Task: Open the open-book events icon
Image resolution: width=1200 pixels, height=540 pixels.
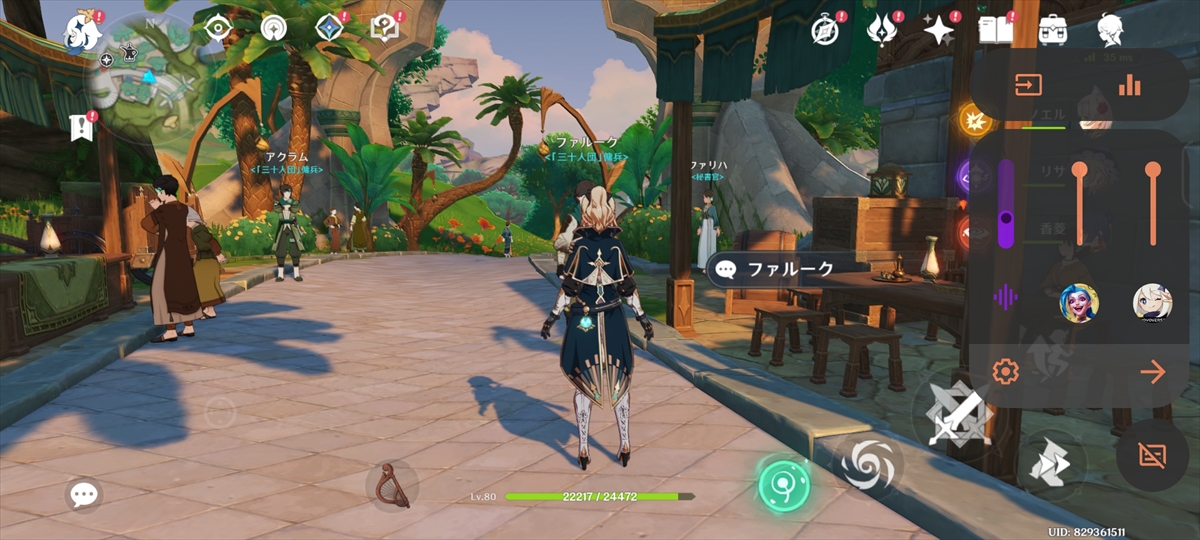Action: 996,30
